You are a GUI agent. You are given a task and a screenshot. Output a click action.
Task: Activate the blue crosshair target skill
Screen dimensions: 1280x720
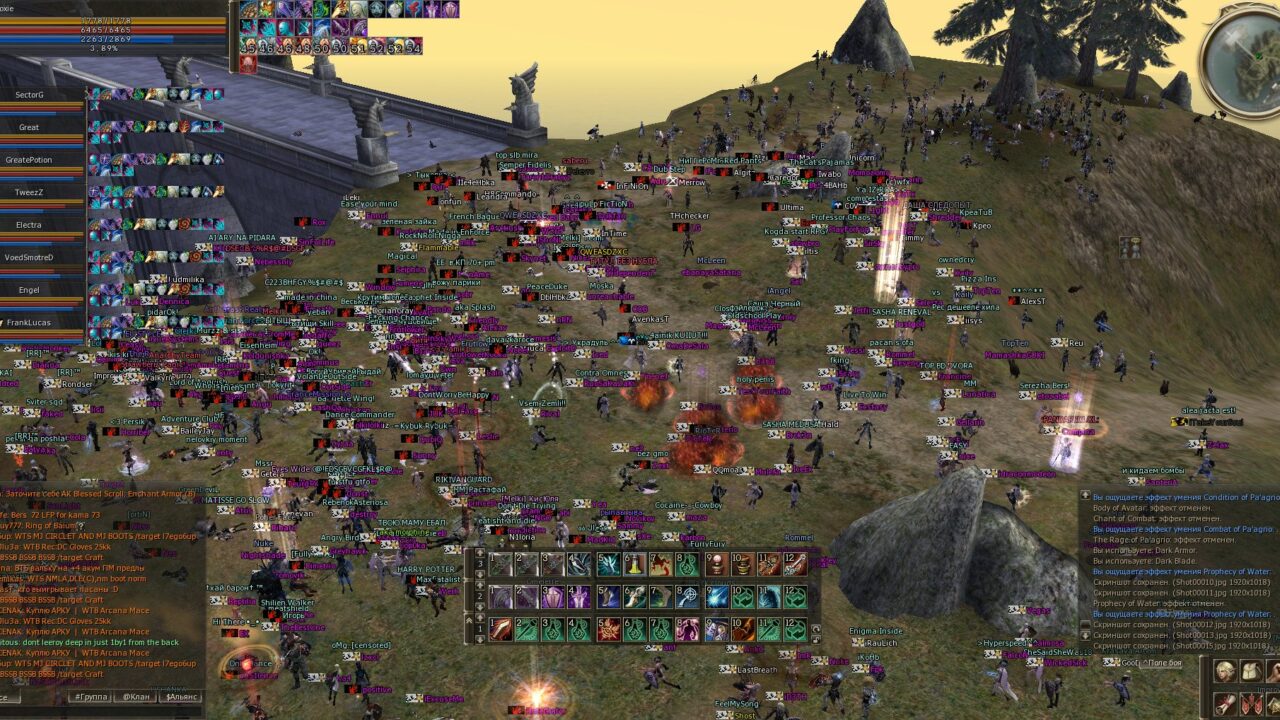point(688,597)
